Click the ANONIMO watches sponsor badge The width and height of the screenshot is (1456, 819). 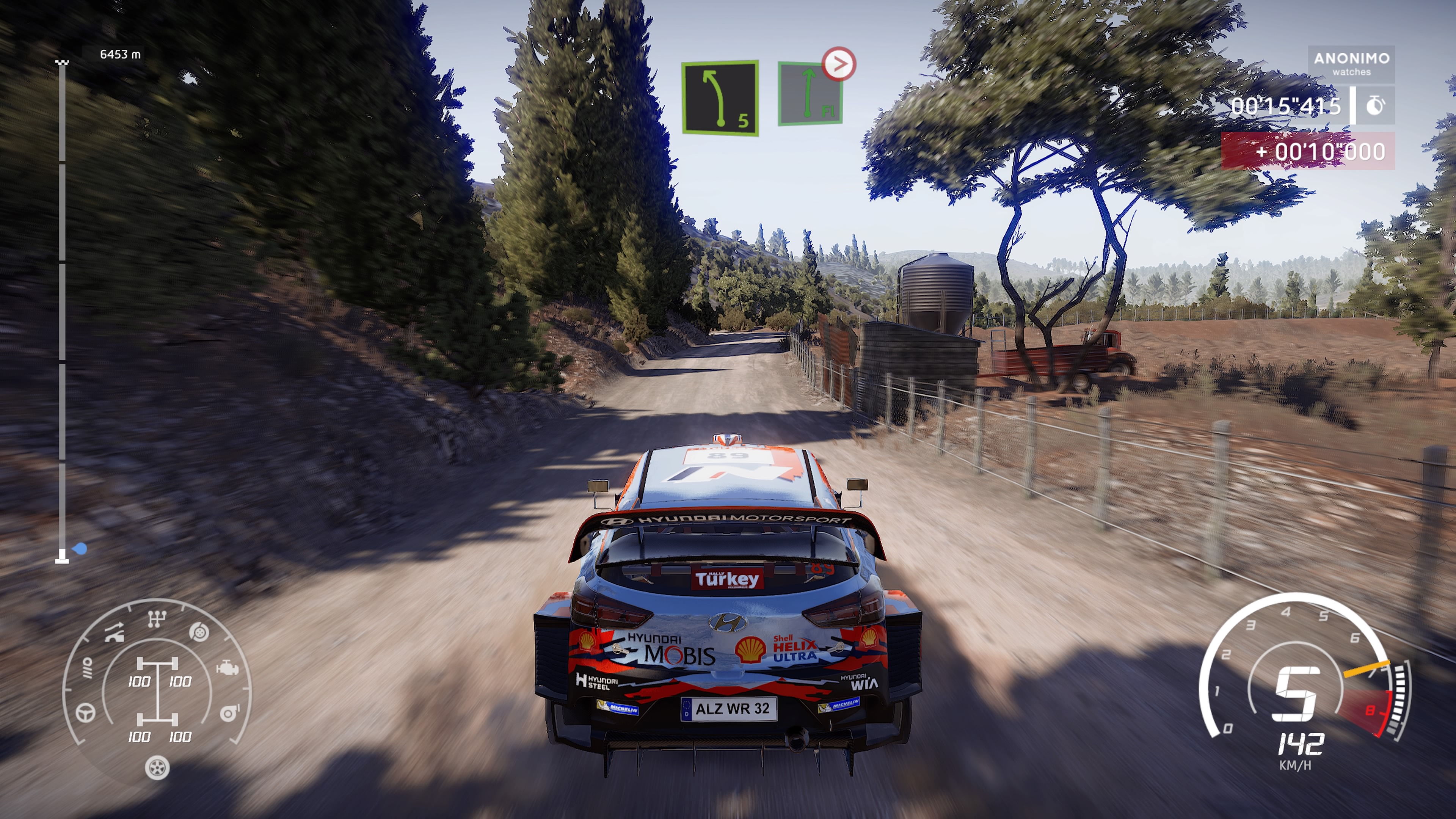coord(1351,64)
